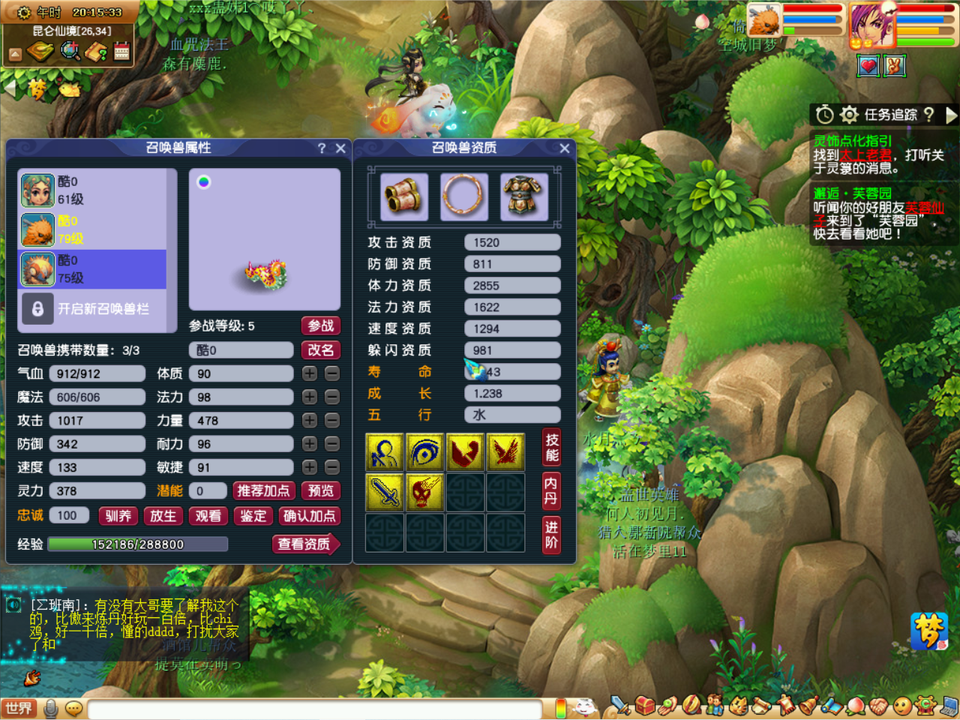Open the 进阶 tab
Image resolution: width=960 pixels, height=720 pixels.
pos(551,534)
